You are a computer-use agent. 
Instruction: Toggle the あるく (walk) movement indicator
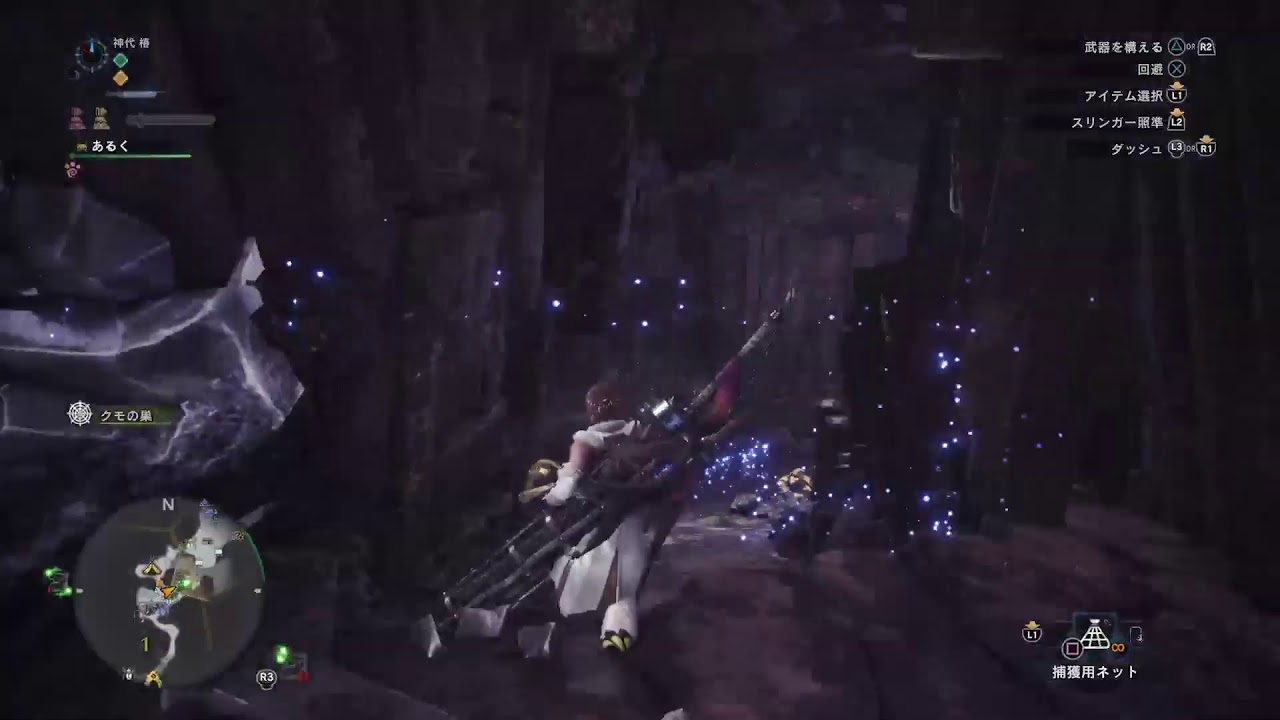click(109, 145)
